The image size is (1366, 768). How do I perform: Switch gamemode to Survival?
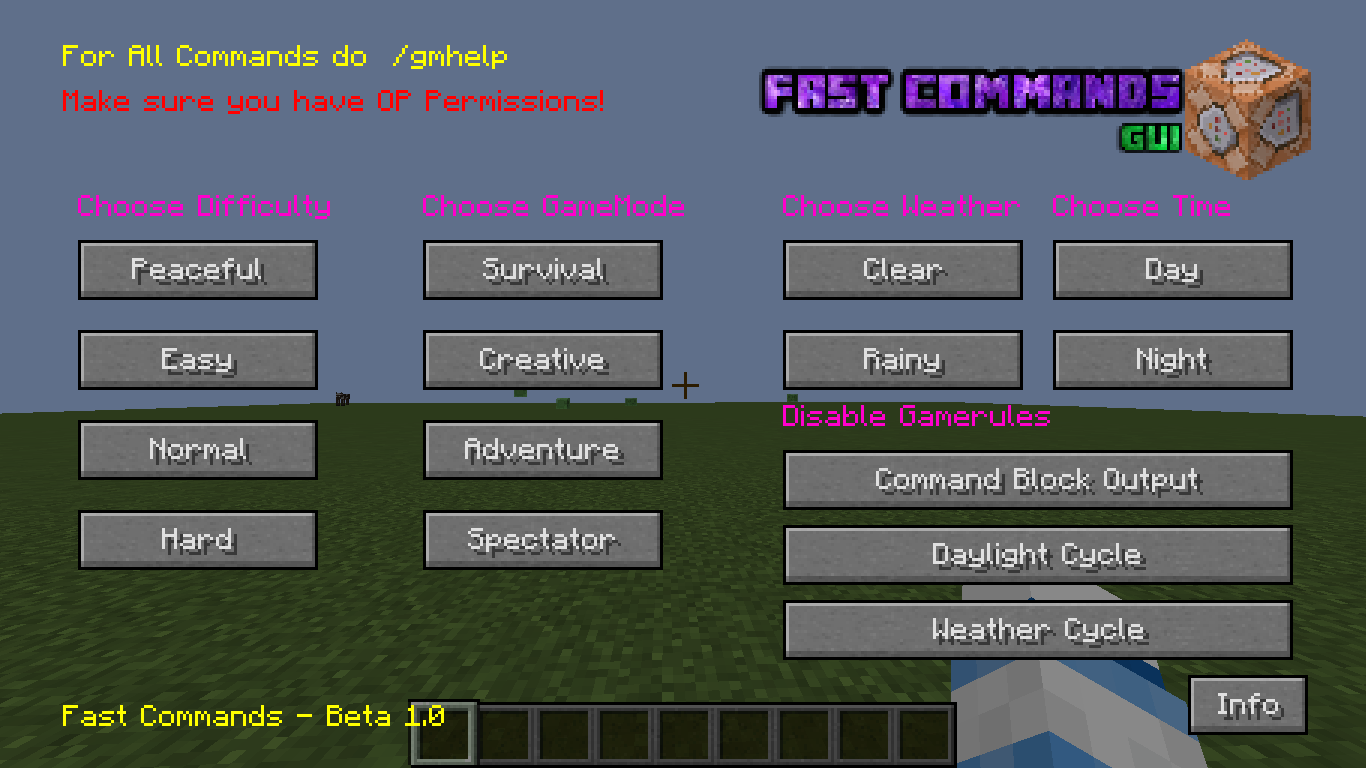click(542, 270)
